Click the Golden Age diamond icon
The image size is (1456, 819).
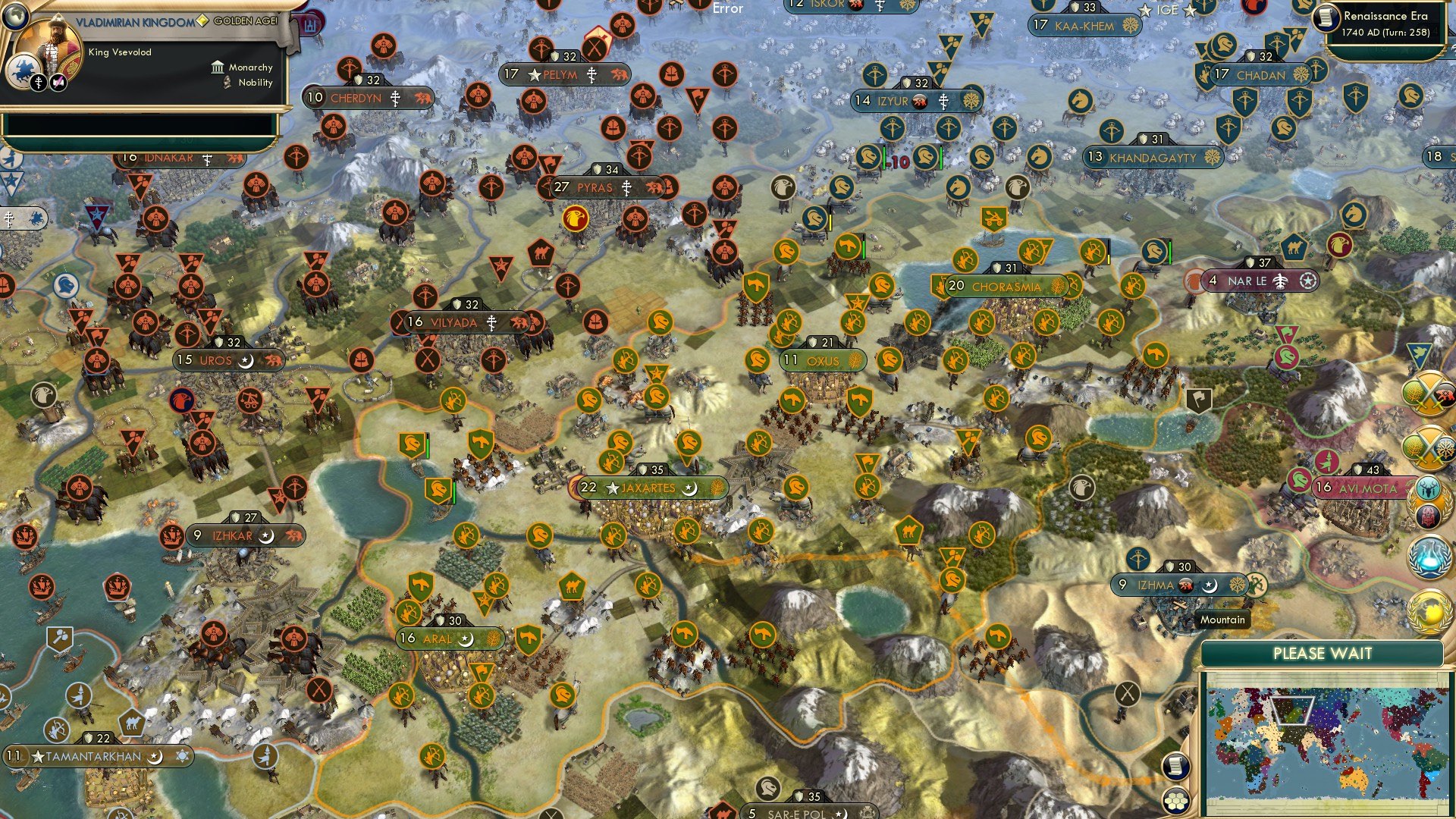tap(202, 21)
